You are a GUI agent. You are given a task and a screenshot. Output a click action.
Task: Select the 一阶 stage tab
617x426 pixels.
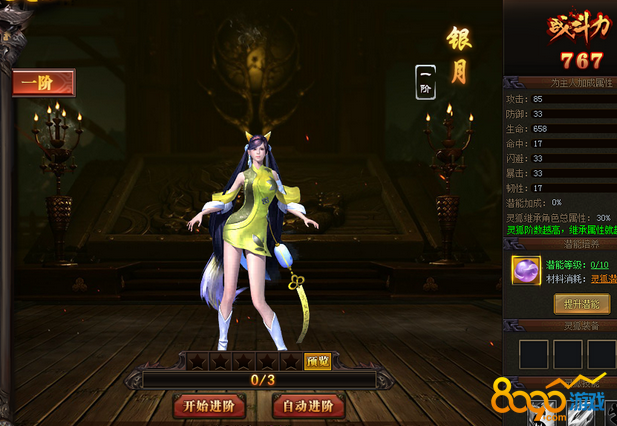(x=44, y=82)
